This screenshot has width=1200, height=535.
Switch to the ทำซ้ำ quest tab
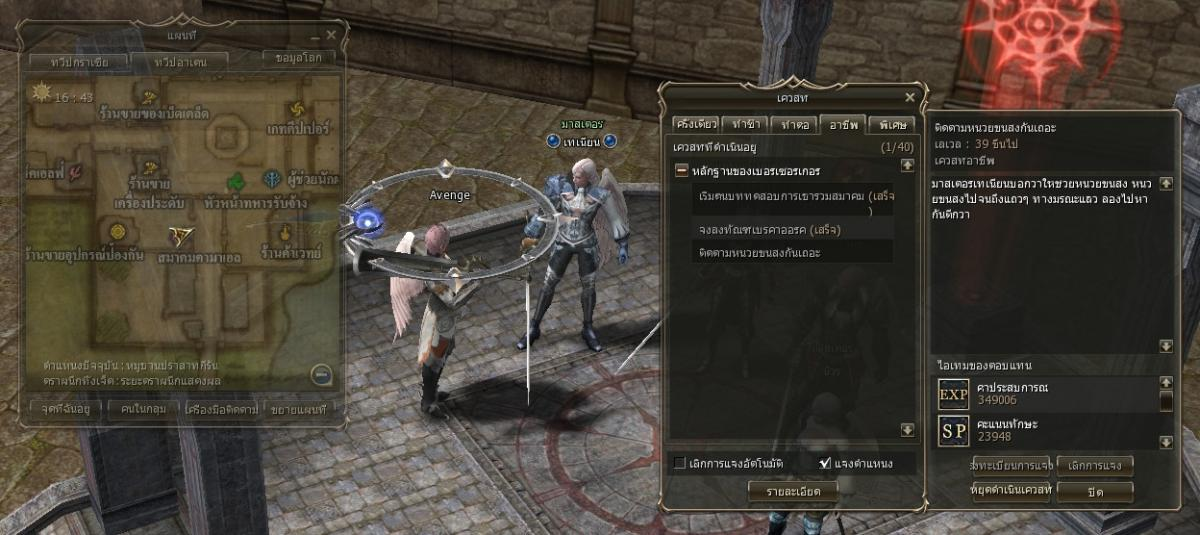[745, 125]
